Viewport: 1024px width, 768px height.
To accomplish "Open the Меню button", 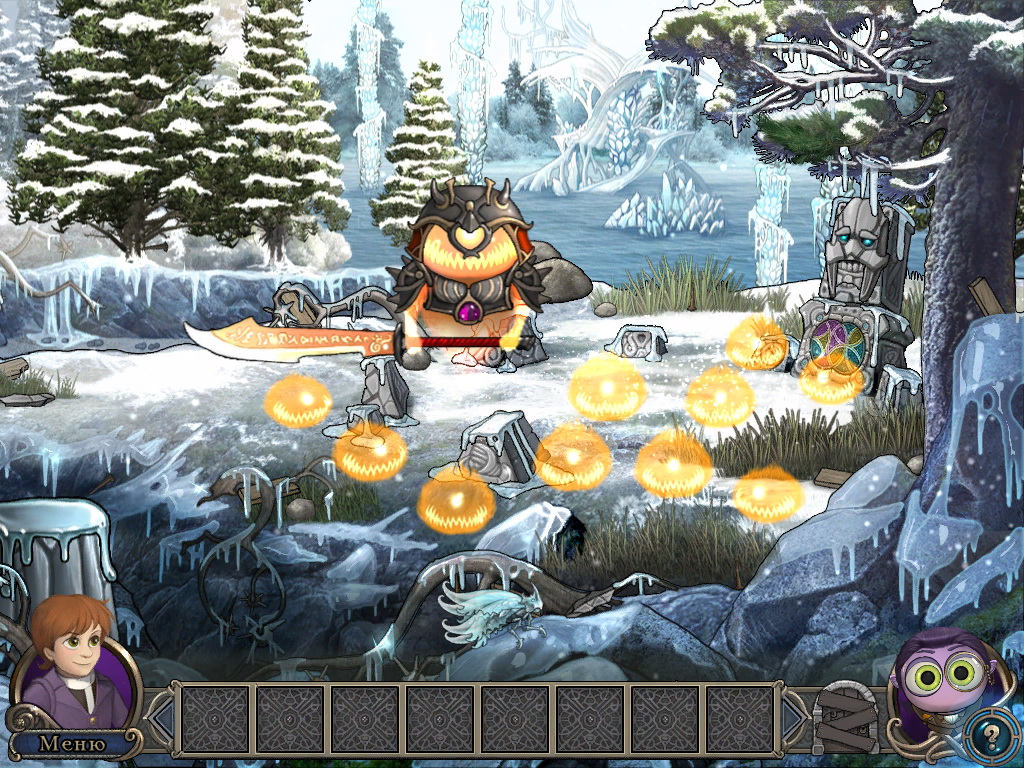I will (72, 743).
